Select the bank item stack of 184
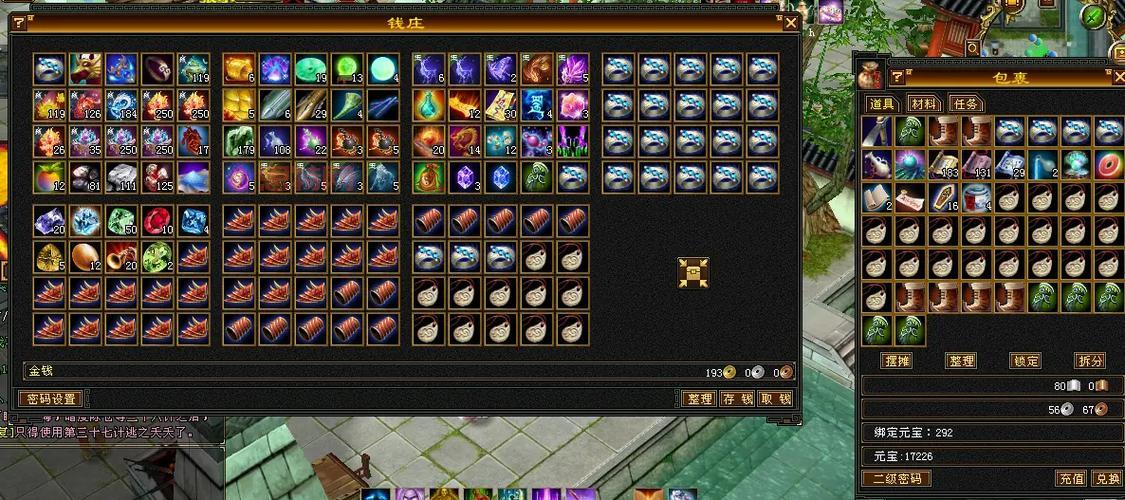This screenshot has width=1125, height=500. (x=122, y=105)
